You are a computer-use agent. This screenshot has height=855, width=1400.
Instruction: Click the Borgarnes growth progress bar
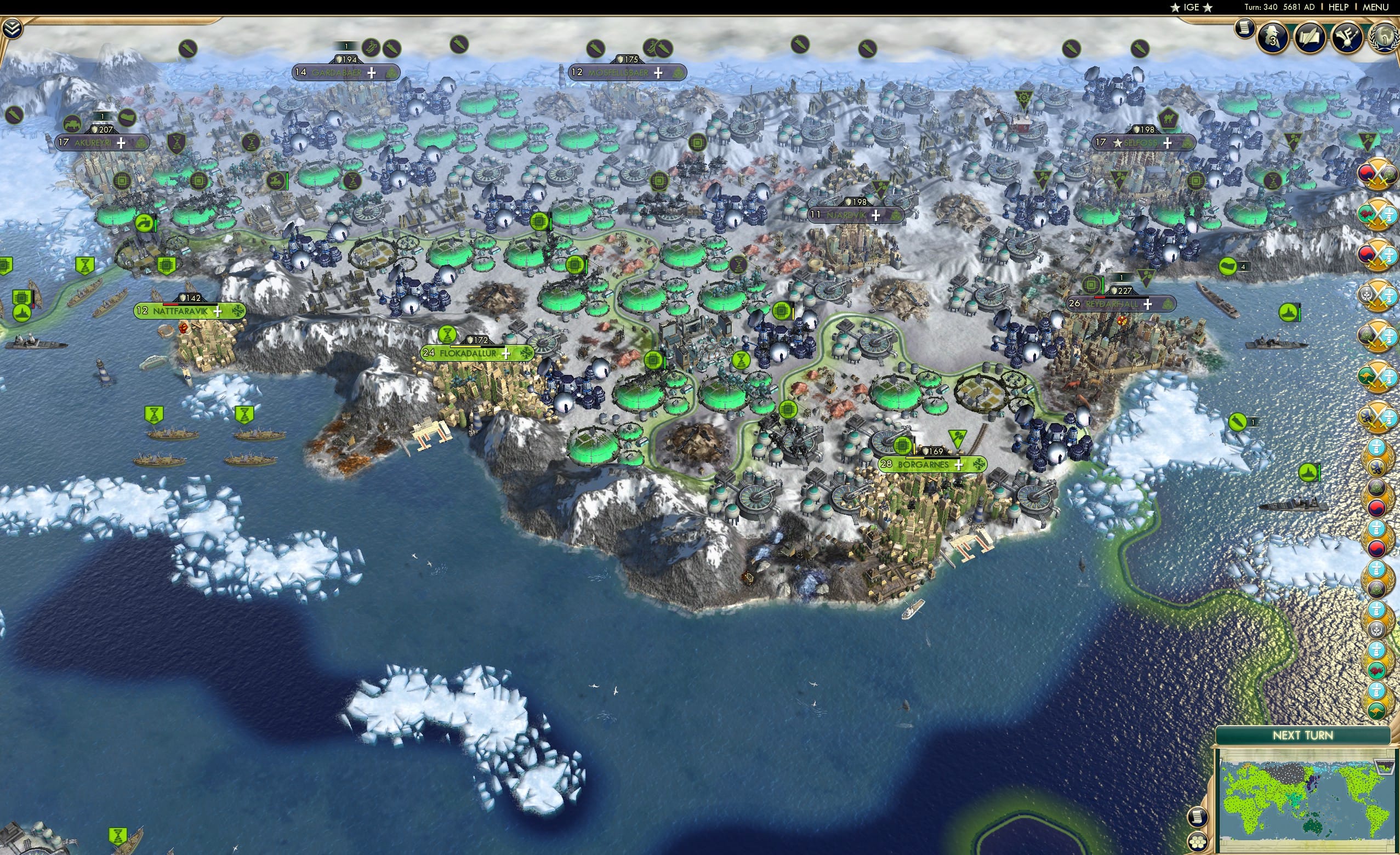pyautogui.click(x=933, y=458)
